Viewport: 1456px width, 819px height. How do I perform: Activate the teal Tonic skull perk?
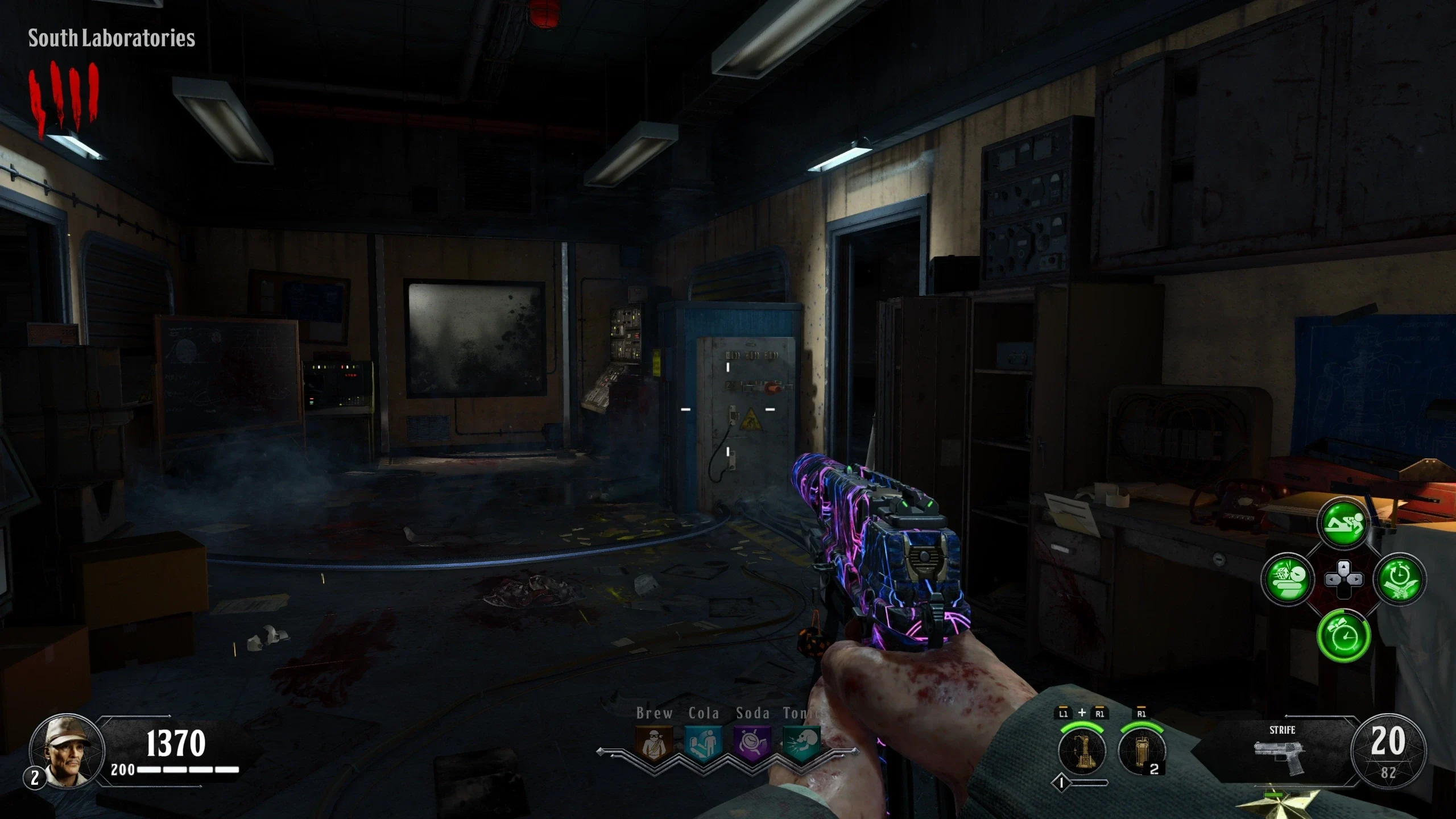point(801,743)
